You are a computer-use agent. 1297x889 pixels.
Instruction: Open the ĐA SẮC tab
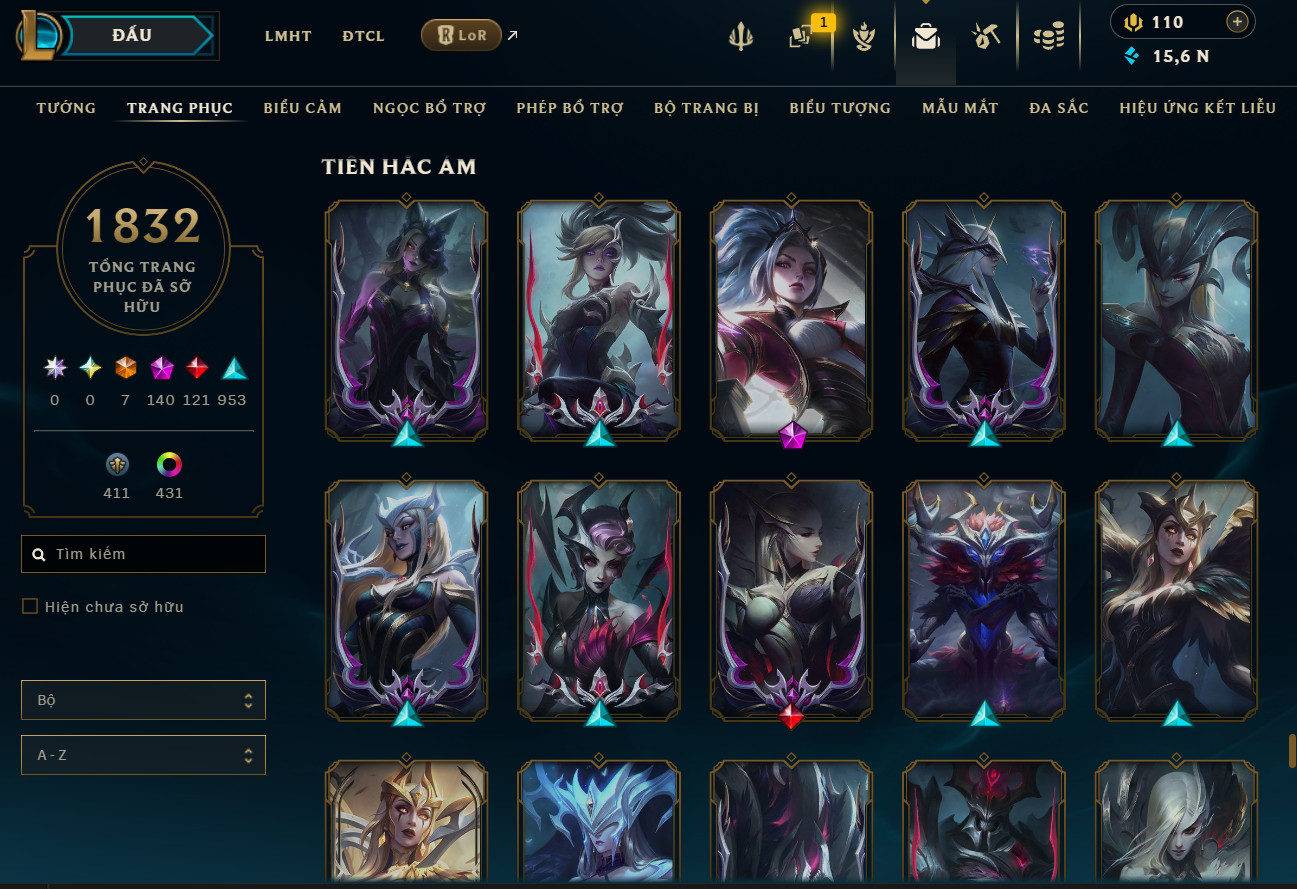click(x=1059, y=108)
